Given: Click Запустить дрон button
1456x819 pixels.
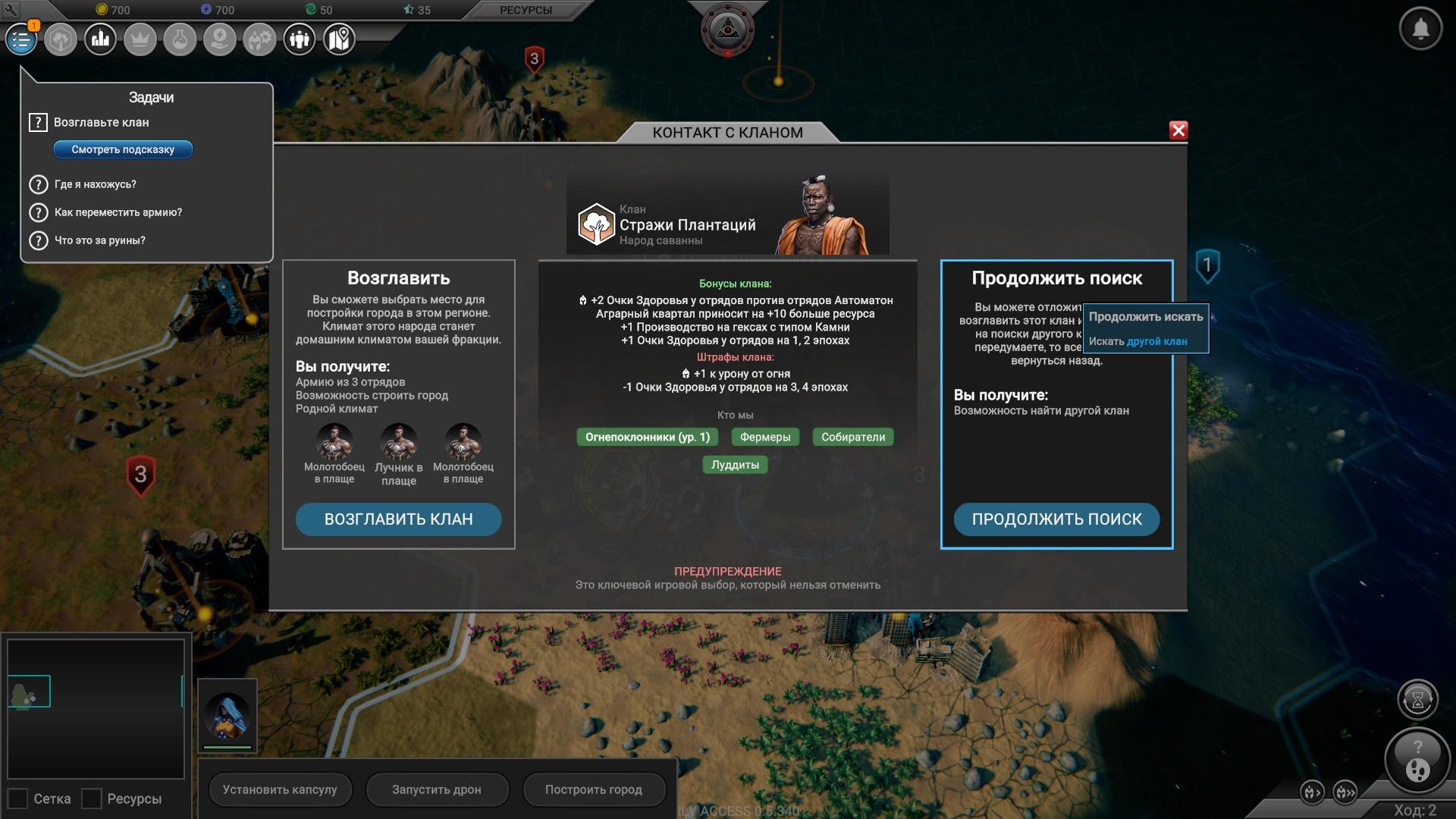Looking at the screenshot, I should (x=436, y=789).
